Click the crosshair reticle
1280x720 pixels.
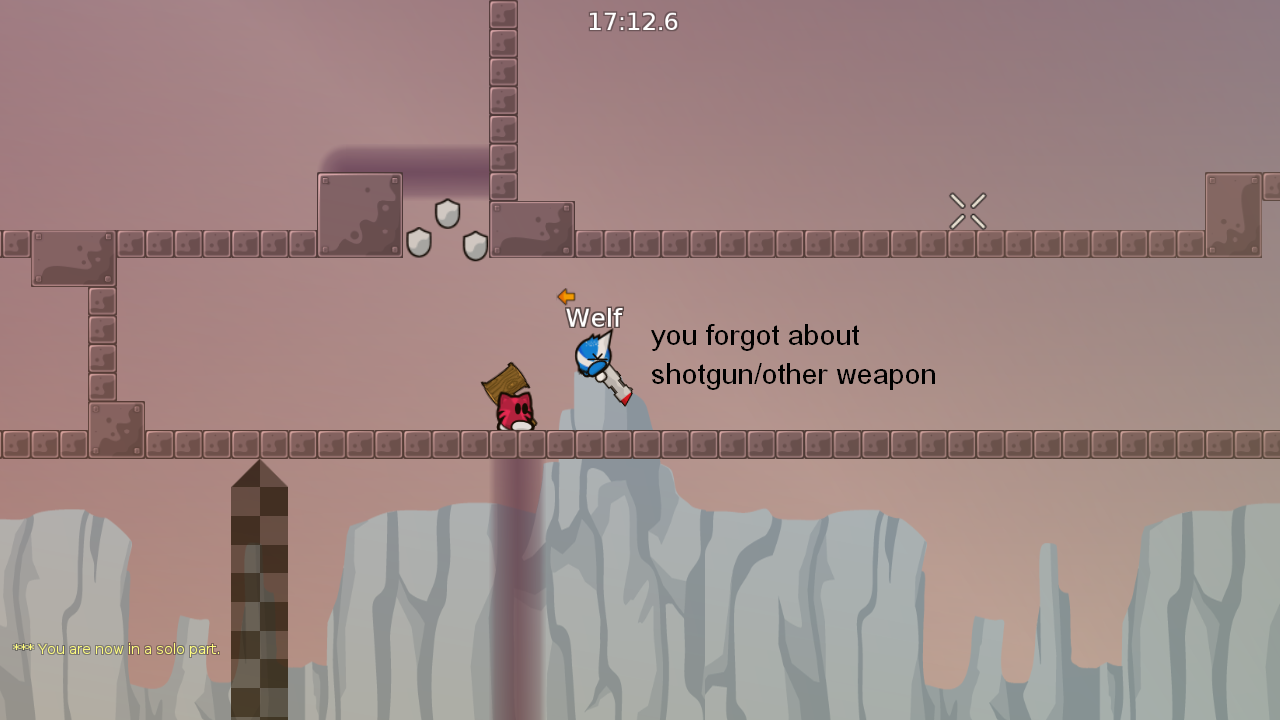[x=968, y=210]
